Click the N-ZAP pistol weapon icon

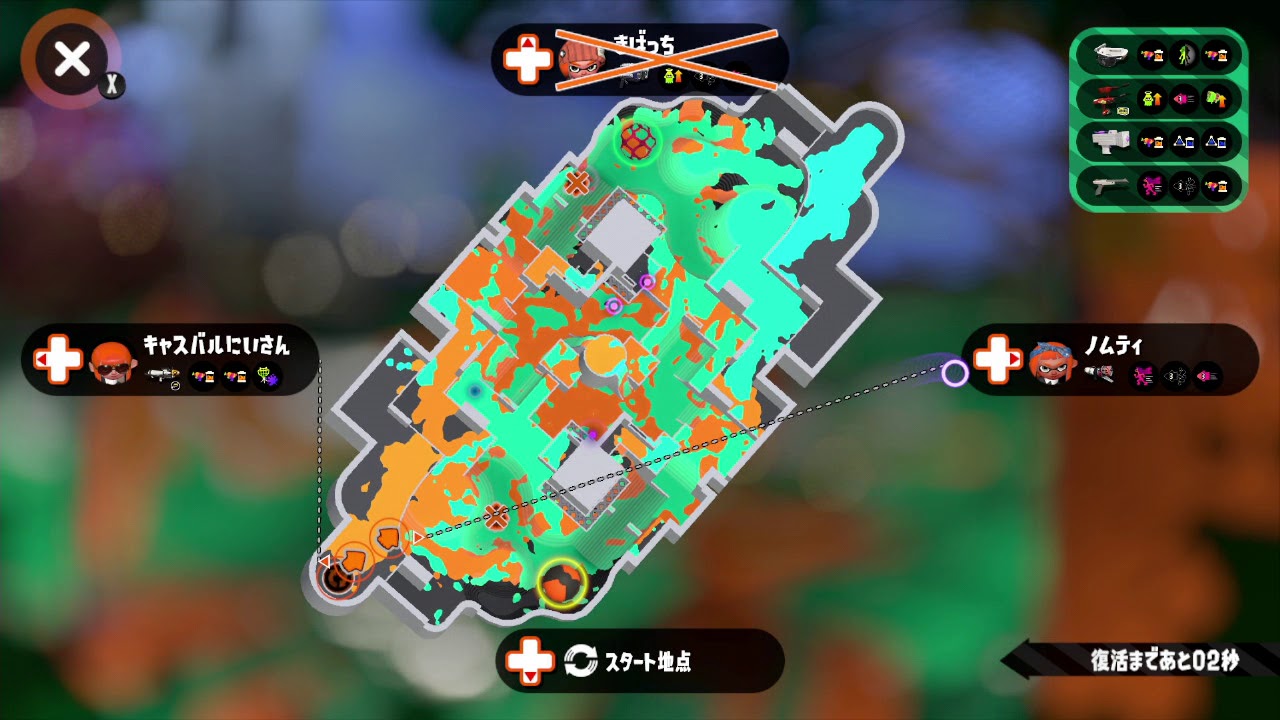[x=1110, y=183]
